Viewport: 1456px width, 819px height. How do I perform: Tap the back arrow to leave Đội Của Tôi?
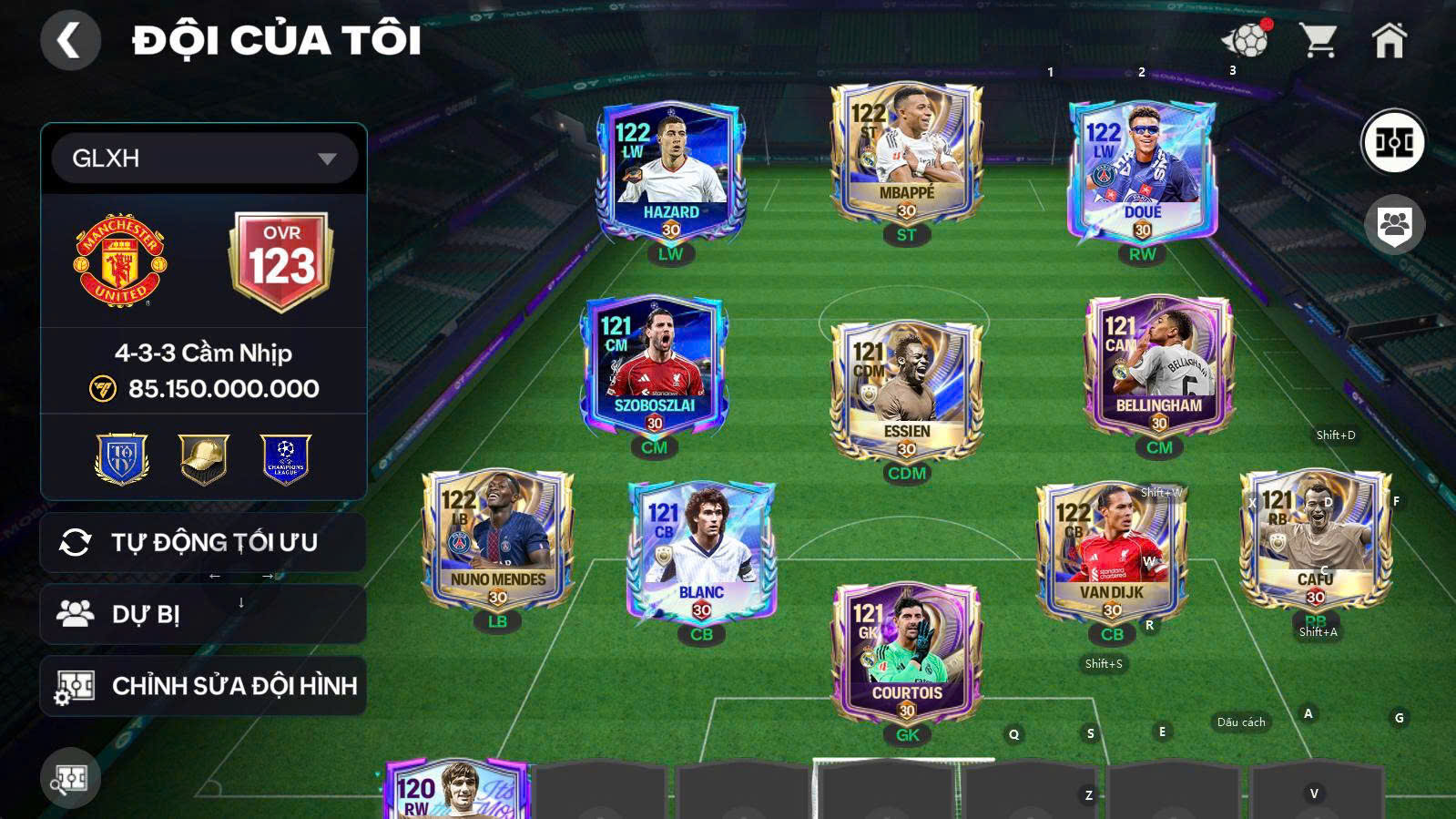[x=72, y=40]
